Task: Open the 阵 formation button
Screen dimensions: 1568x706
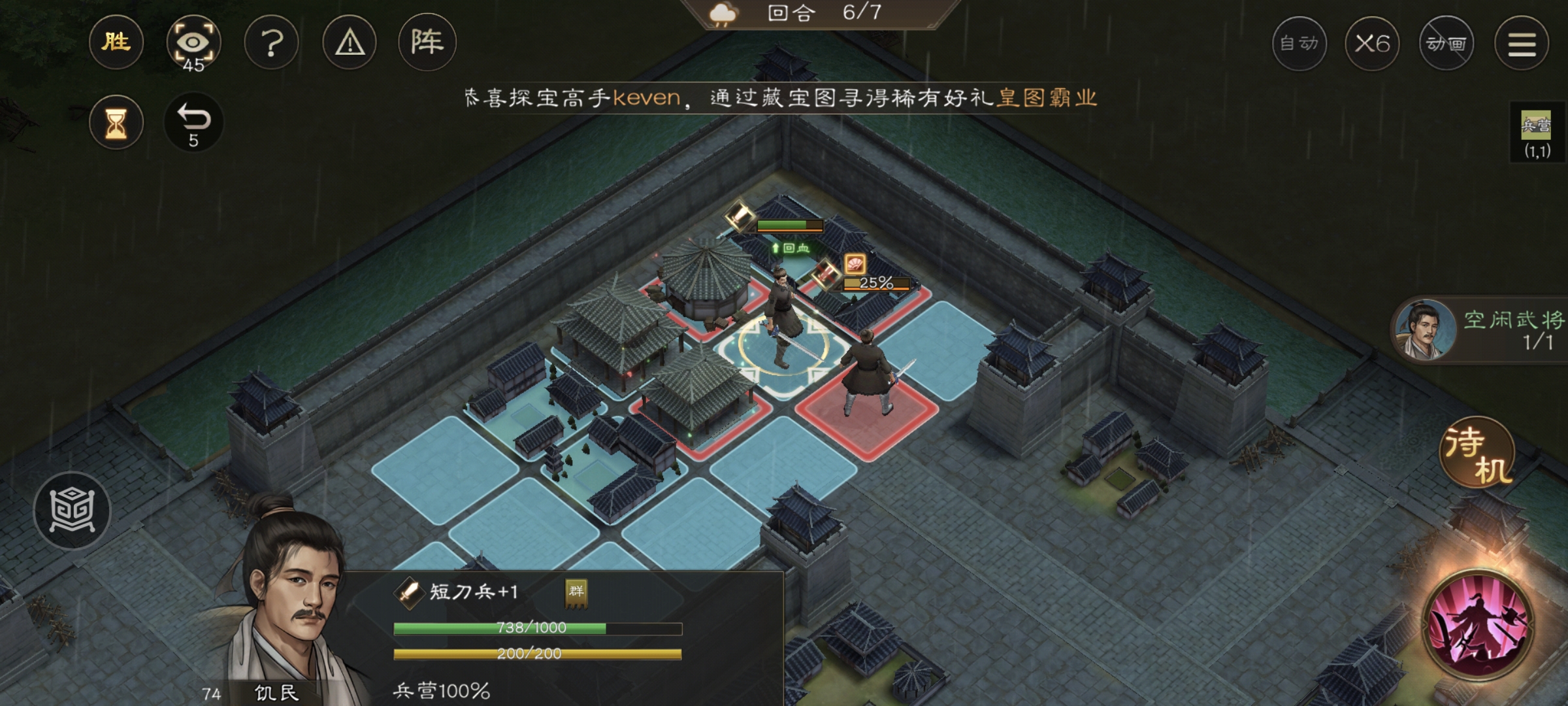Action: 427,43
